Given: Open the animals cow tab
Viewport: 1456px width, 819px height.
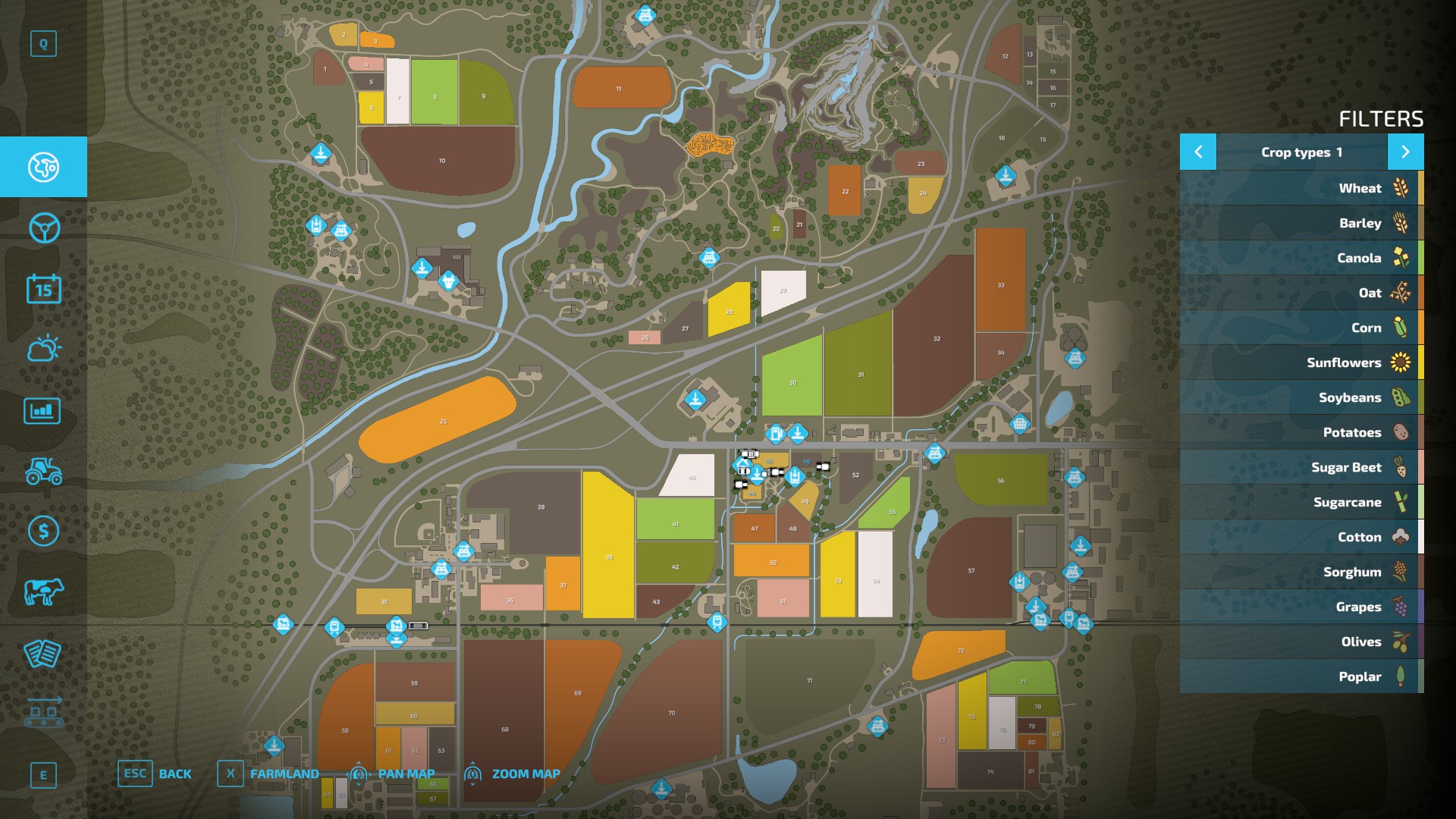Looking at the screenshot, I should point(43,591).
